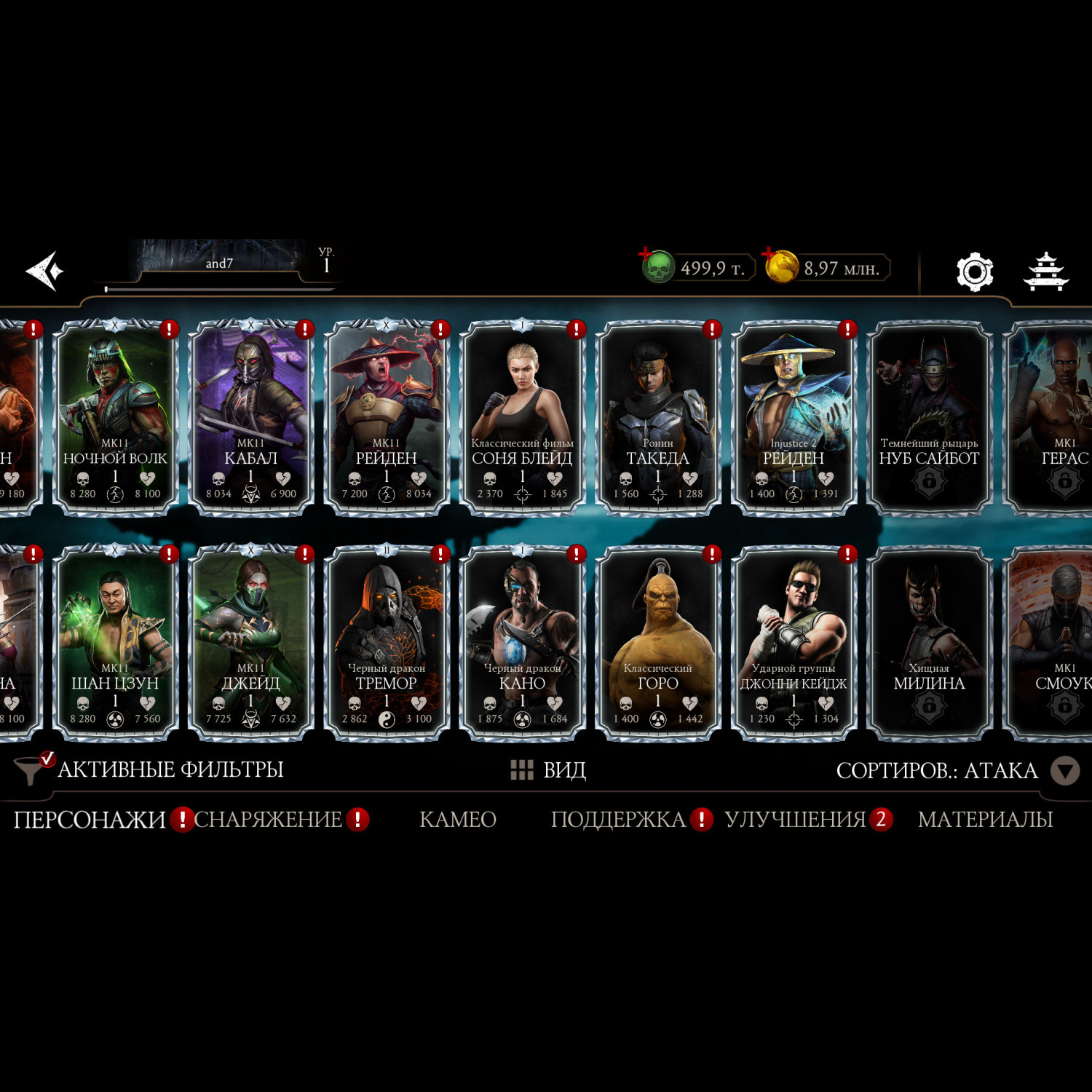Add souls via green skull currency
Screen dimensions: 1092x1092
point(657,266)
